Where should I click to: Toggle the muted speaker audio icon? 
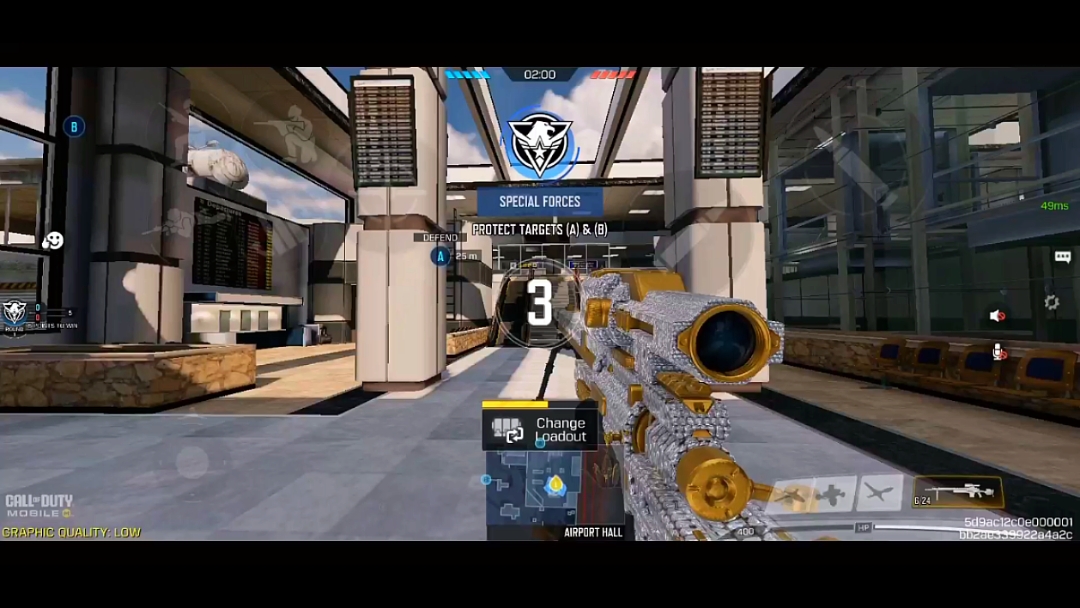pyautogui.click(x=997, y=316)
